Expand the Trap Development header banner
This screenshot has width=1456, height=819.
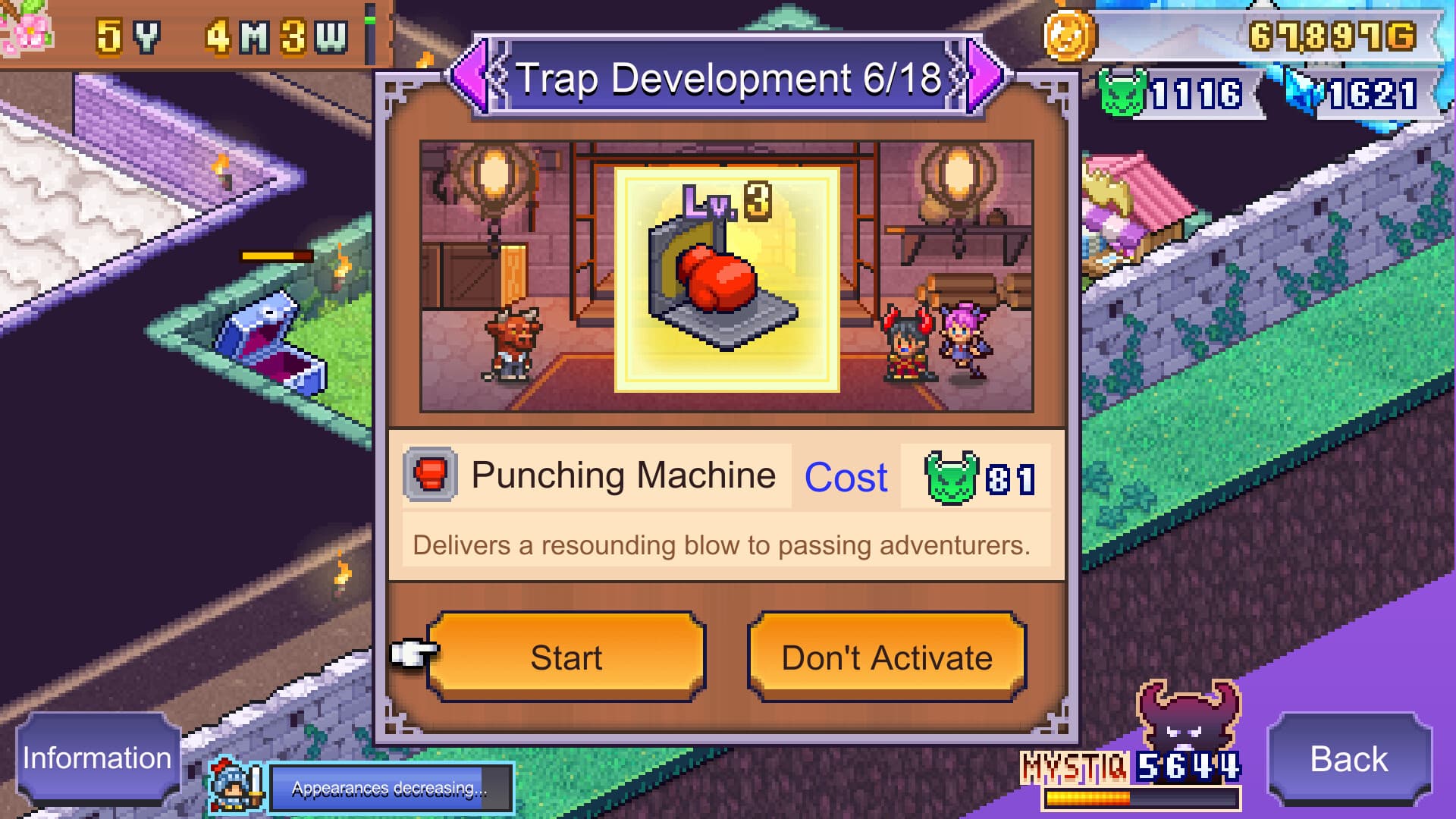726,76
